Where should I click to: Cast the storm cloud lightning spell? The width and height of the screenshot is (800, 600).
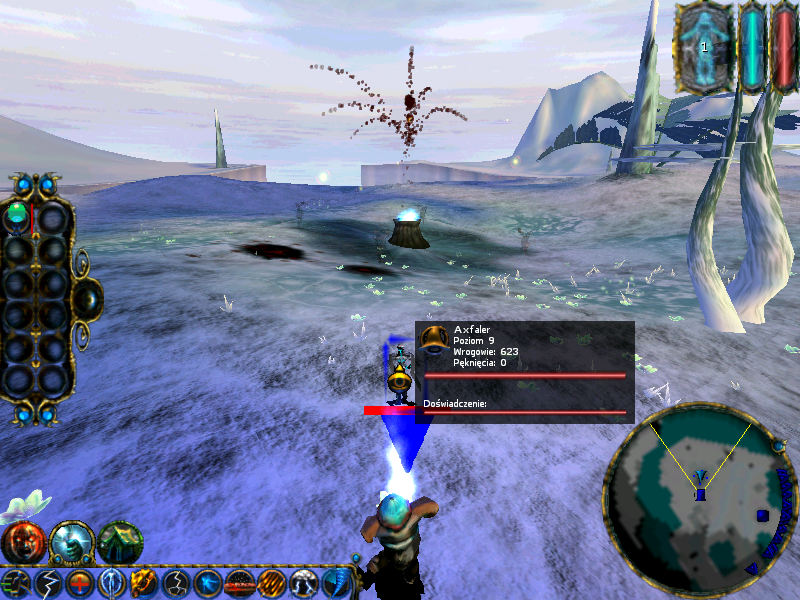[x=304, y=583]
